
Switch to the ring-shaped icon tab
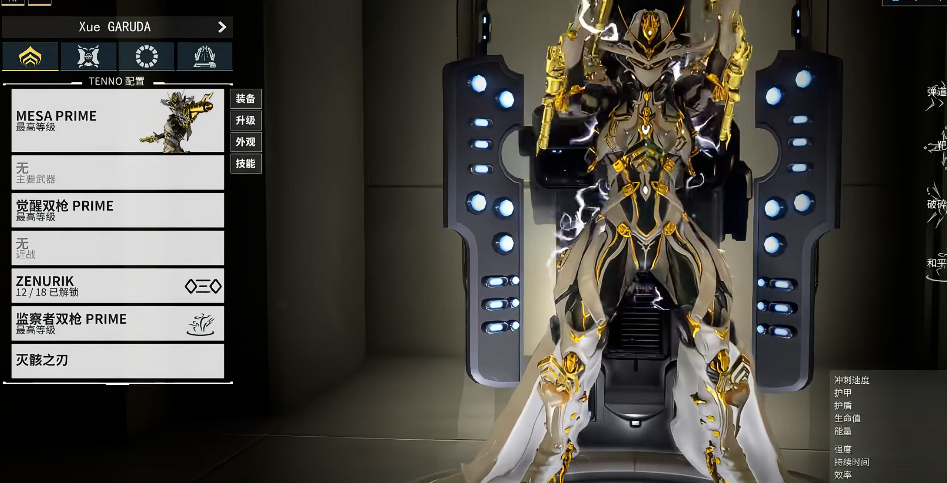[x=147, y=56]
